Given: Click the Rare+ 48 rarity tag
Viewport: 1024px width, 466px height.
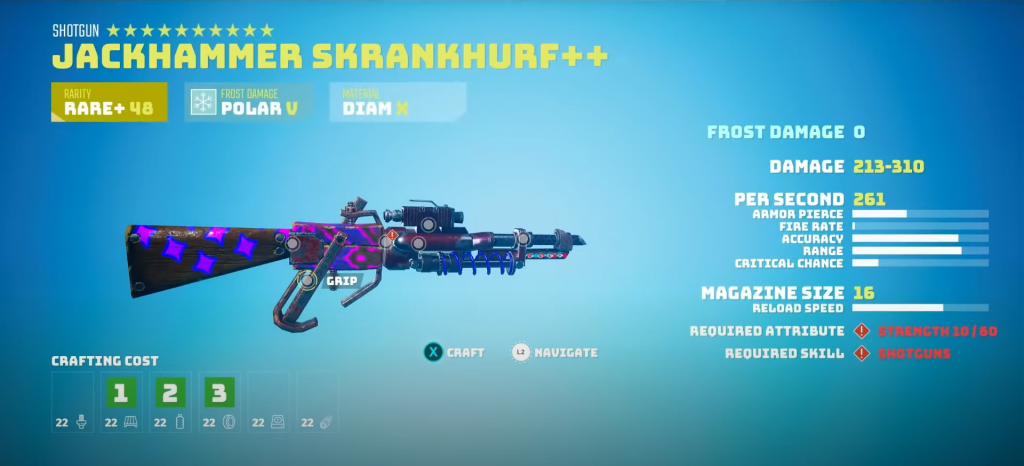Looking at the screenshot, I should pyautogui.click(x=109, y=103).
